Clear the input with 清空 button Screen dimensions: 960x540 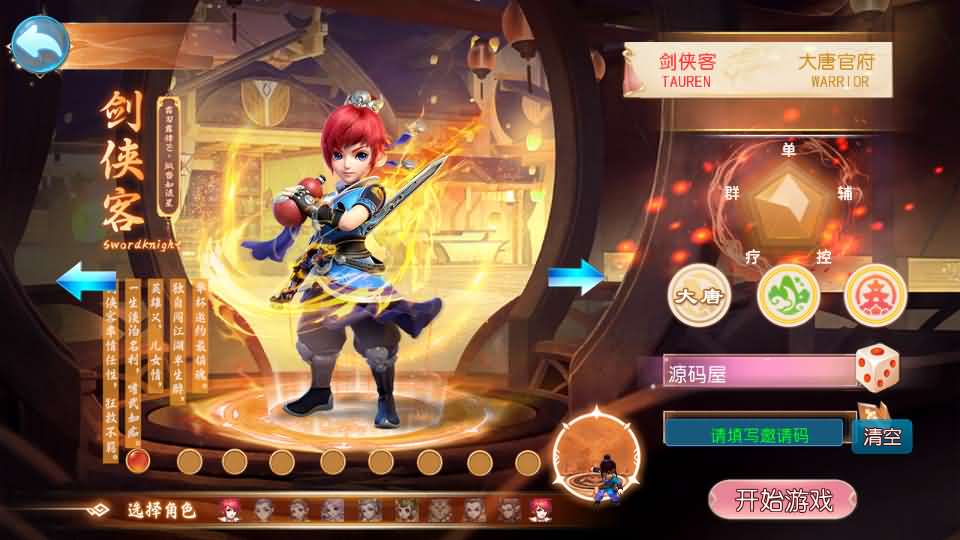882,436
